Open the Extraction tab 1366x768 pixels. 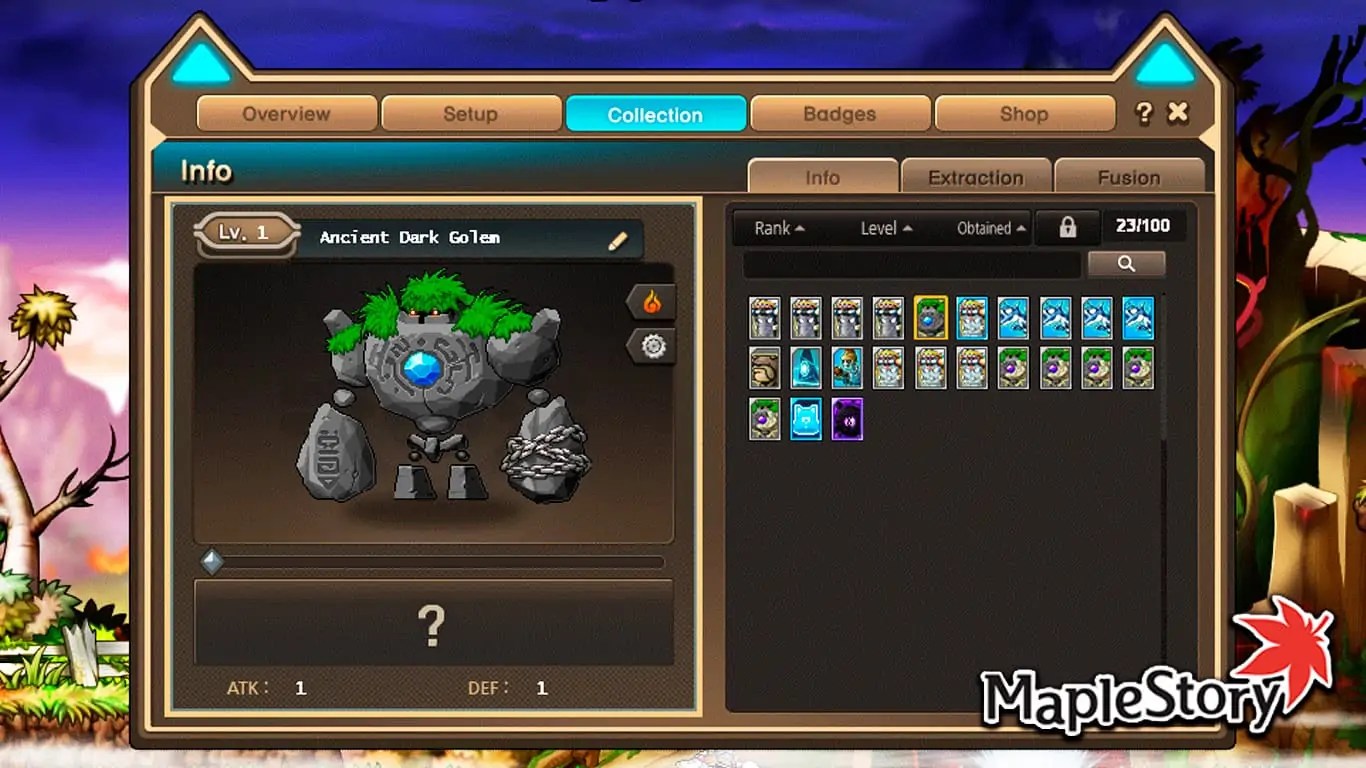point(977,177)
